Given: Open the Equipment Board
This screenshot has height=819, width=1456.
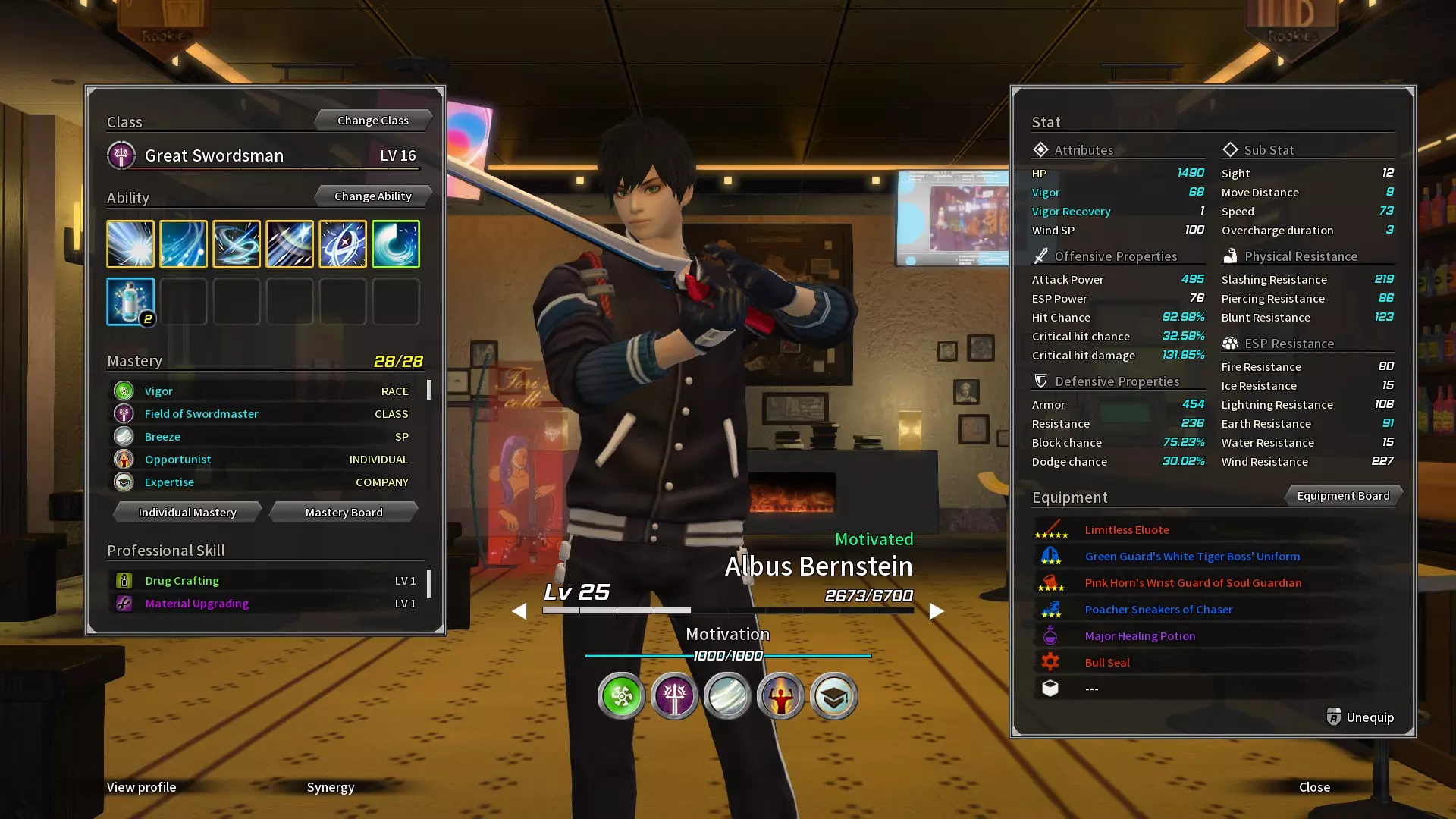Looking at the screenshot, I should click(x=1343, y=496).
